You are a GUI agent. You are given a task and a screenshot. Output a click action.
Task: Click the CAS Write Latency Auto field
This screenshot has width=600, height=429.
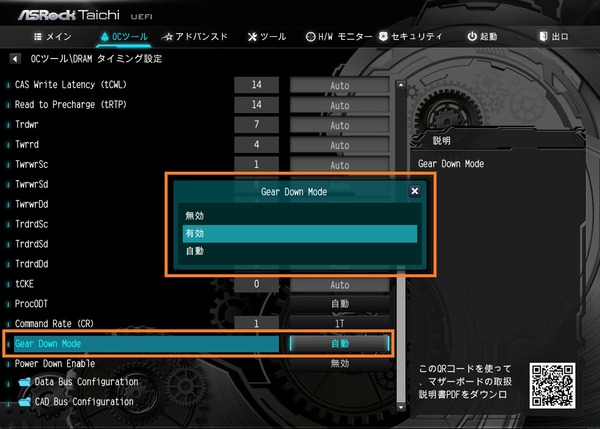339,86
